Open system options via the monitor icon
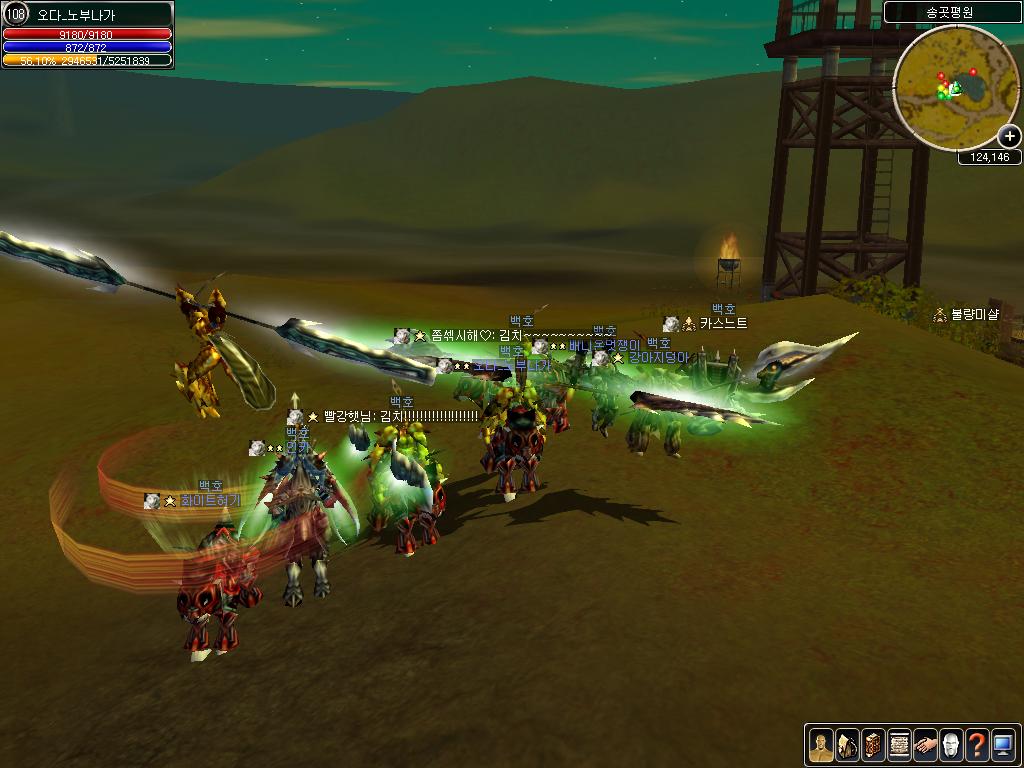 (1003, 744)
